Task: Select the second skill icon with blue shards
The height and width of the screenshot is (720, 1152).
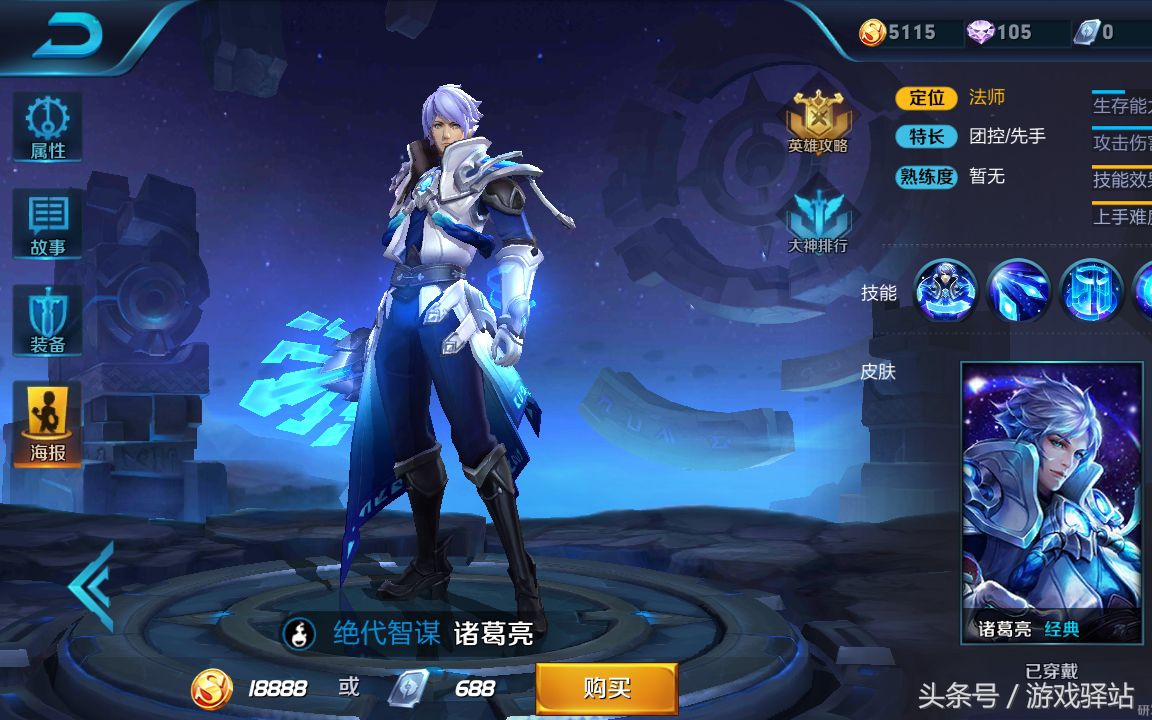Action: [x=1018, y=291]
